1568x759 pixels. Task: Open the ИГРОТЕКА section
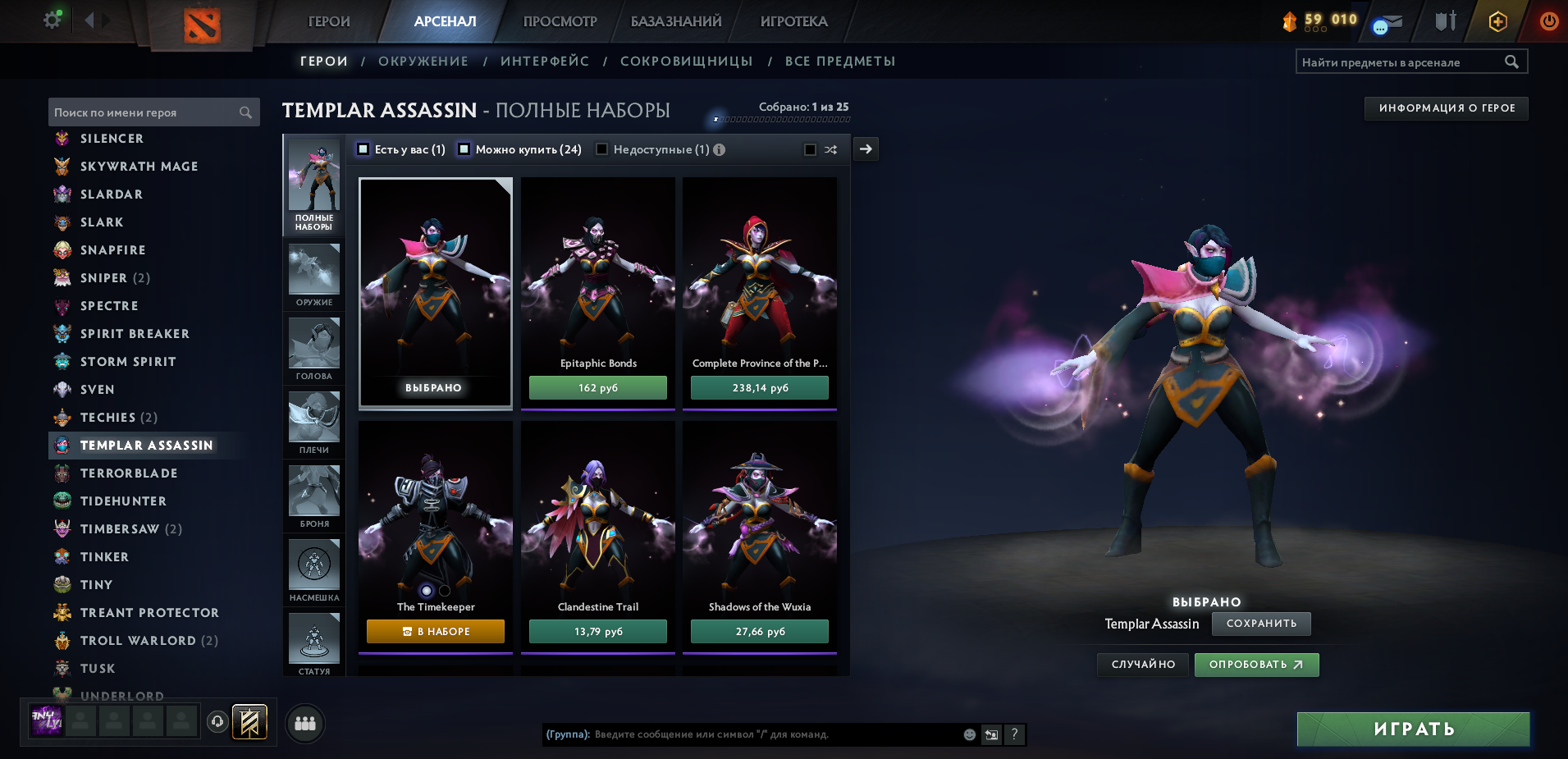coord(793,21)
